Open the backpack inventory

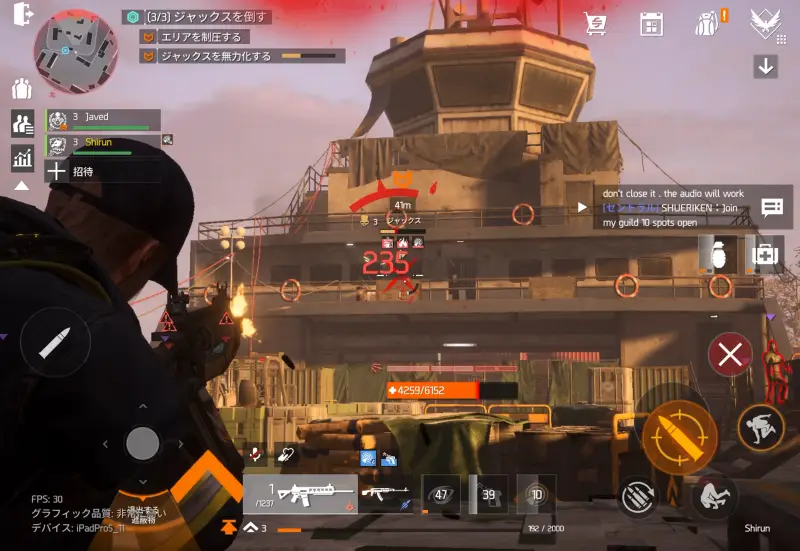tap(709, 23)
